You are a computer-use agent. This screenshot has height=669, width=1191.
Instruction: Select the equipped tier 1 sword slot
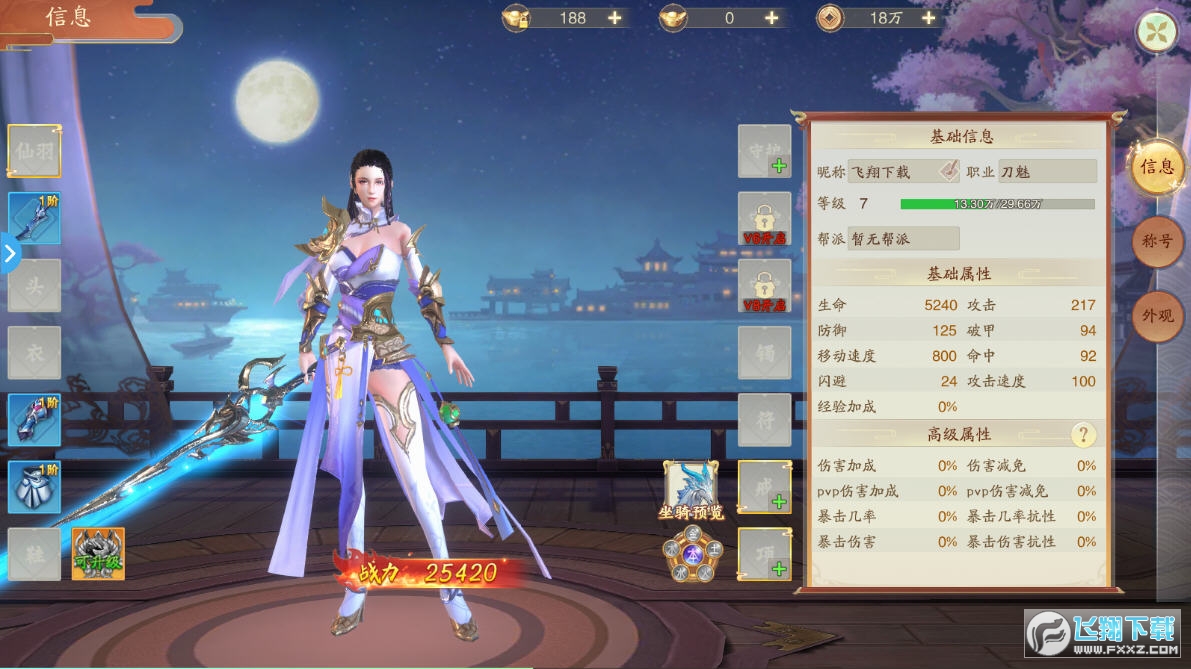pyautogui.click(x=34, y=218)
